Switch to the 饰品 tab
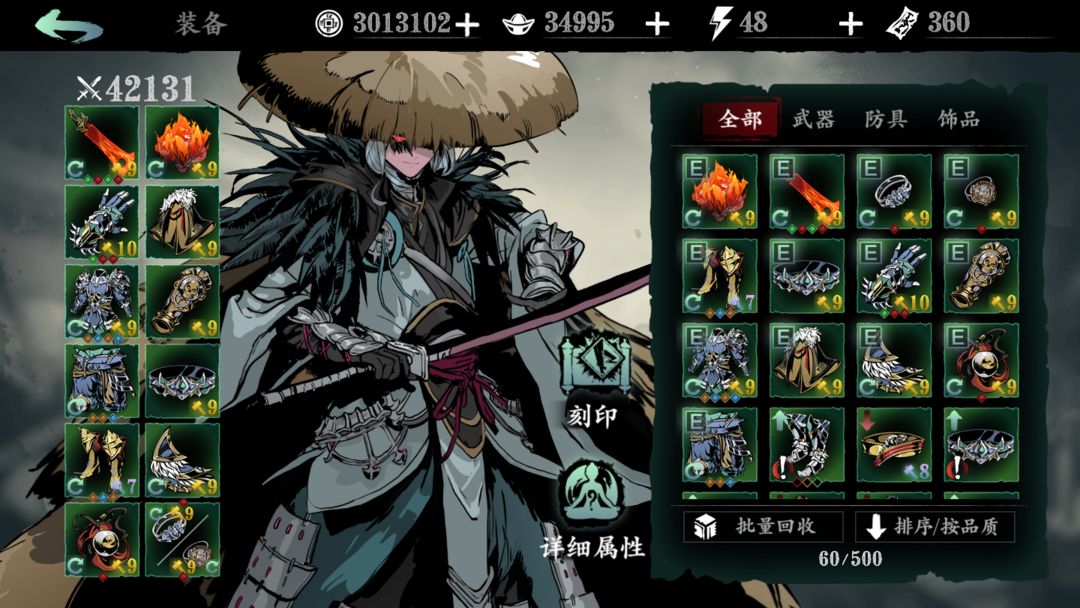This screenshot has width=1080, height=608. [958, 120]
